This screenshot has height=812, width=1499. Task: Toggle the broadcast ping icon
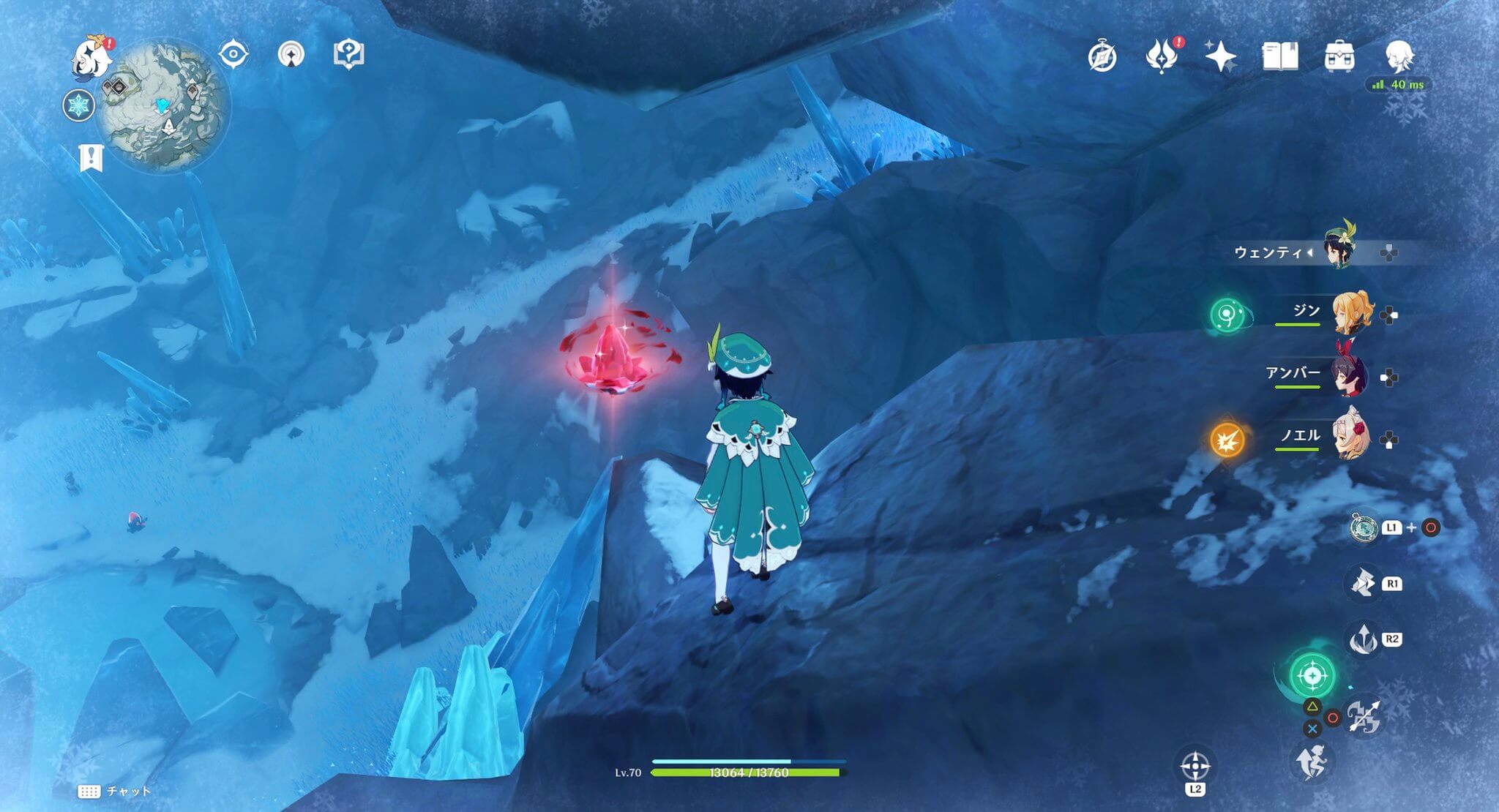point(291,54)
